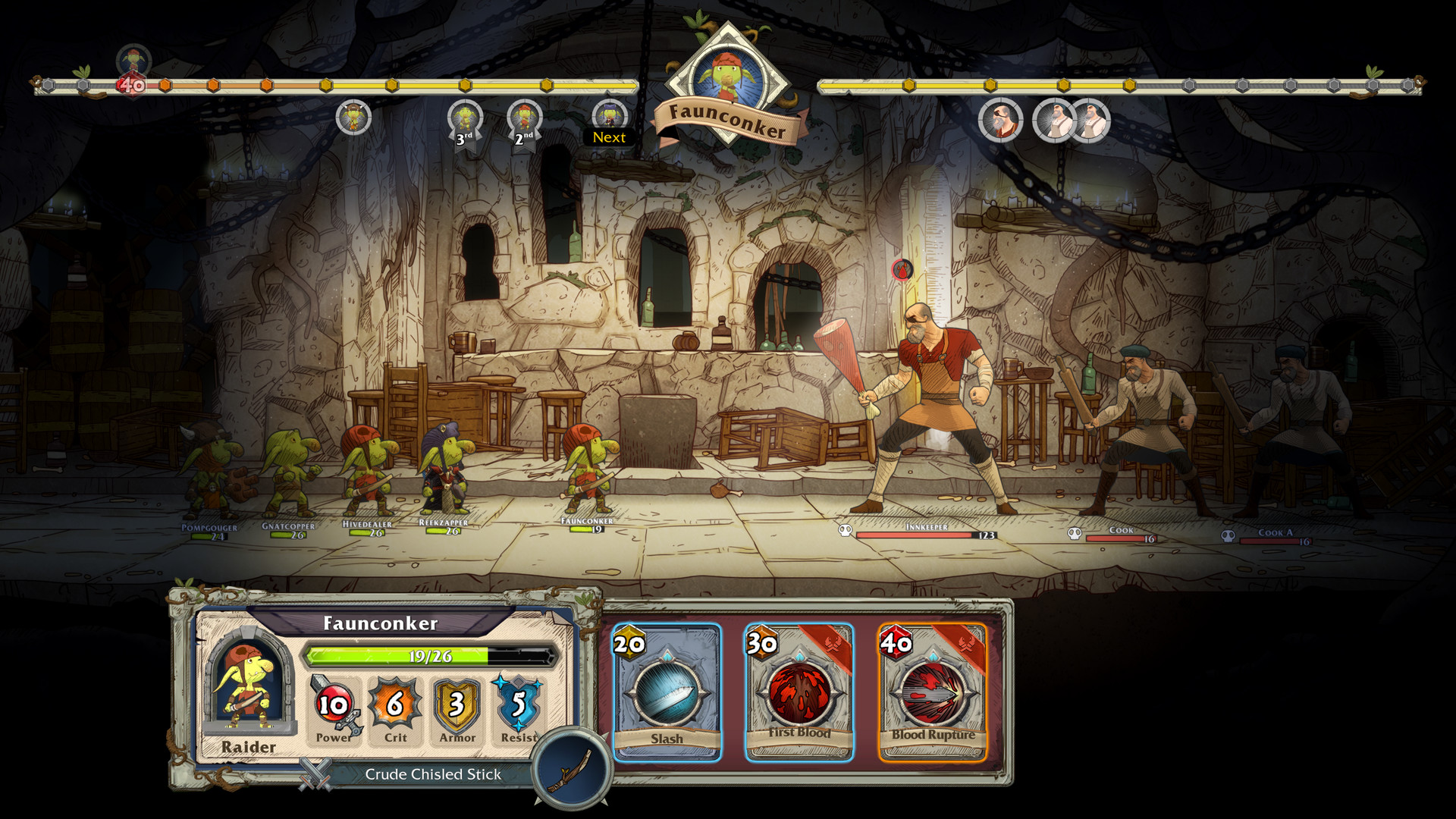This screenshot has height=819, width=1456.
Task: Activate the Blood Rupture ability card
Action: [932, 692]
